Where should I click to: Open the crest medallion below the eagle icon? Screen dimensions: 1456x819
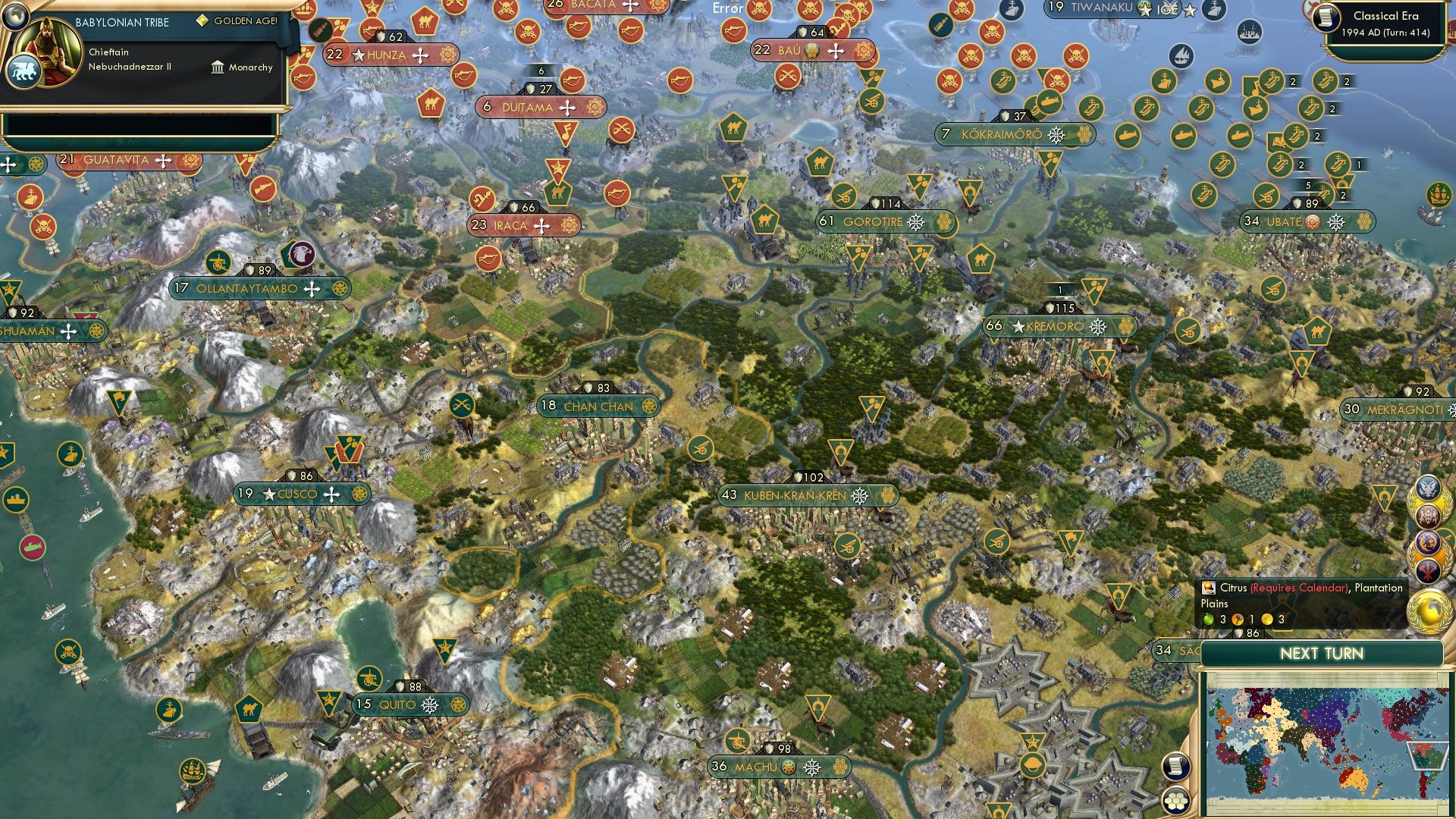click(1426, 516)
